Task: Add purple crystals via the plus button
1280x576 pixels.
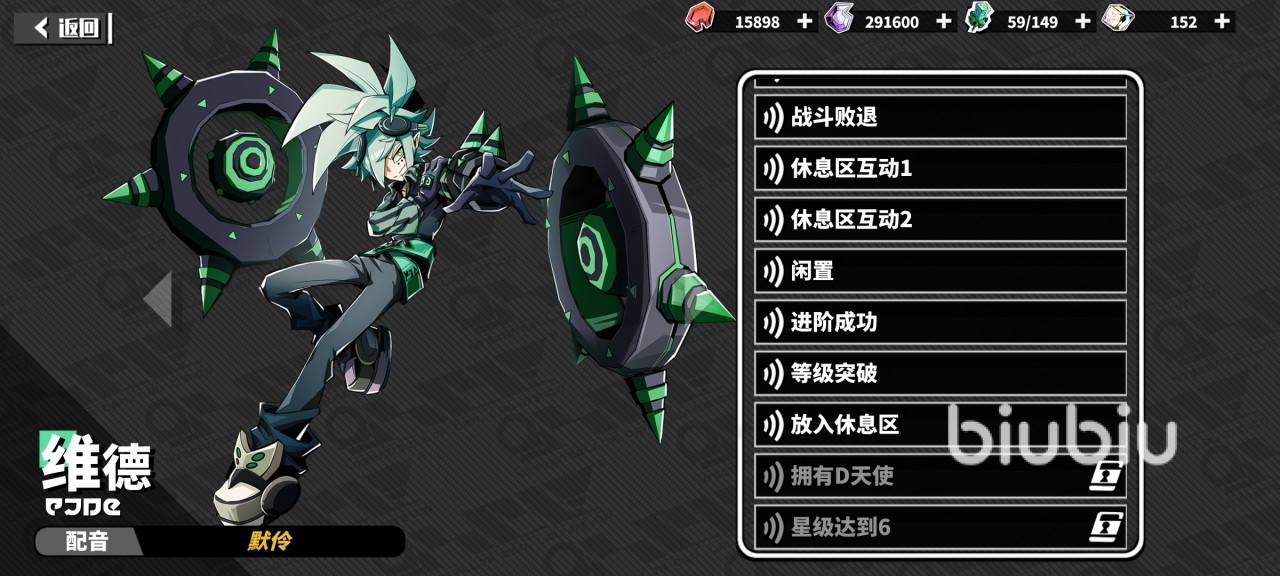Action: pyautogui.click(x=944, y=21)
